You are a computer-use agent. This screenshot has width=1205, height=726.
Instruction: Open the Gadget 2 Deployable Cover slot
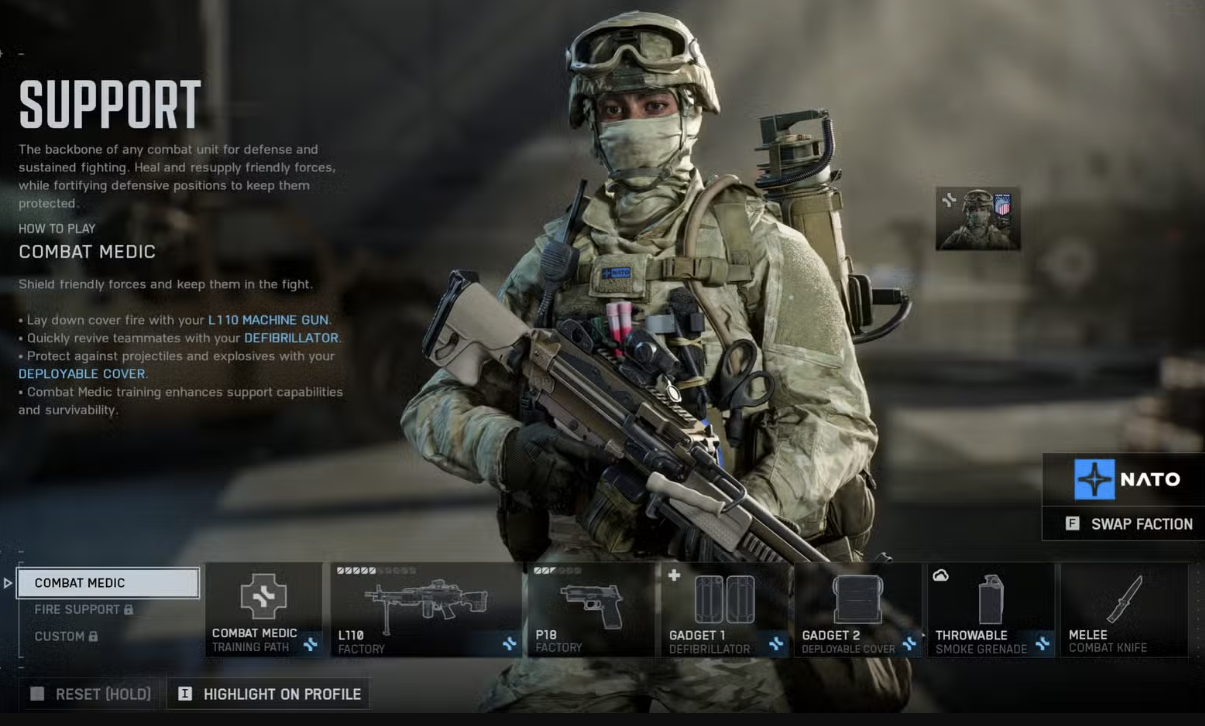pyautogui.click(x=859, y=609)
